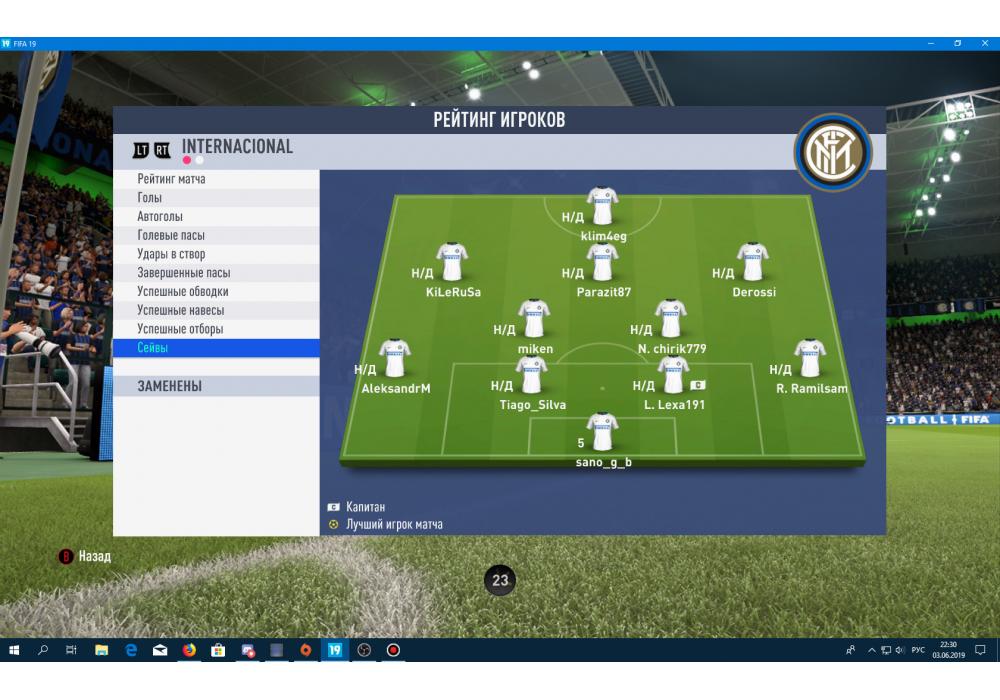This screenshot has width=1000, height=700.
Task: Open the Голевые пасы statistic
Action: [x=216, y=235]
